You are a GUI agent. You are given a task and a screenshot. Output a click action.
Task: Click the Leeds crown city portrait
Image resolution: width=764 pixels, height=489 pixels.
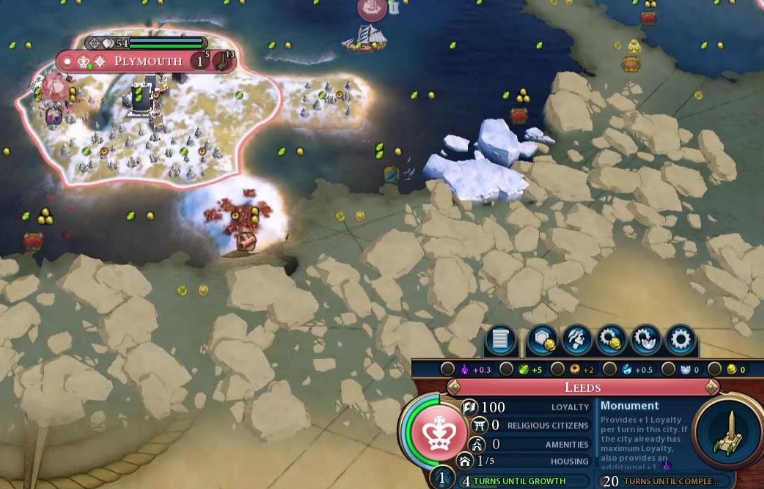(x=435, y=431)
